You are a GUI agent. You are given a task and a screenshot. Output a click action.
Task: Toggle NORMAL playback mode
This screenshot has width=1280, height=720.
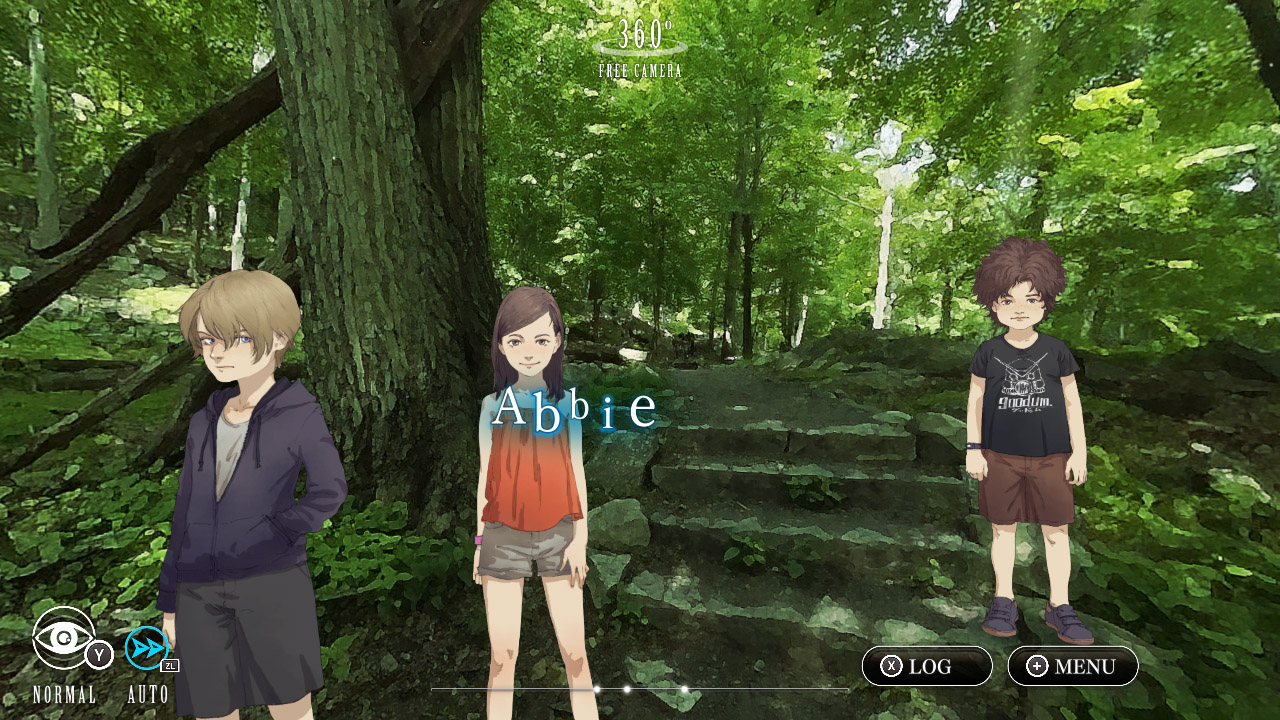pyautogui.click(x=64, y=693)
